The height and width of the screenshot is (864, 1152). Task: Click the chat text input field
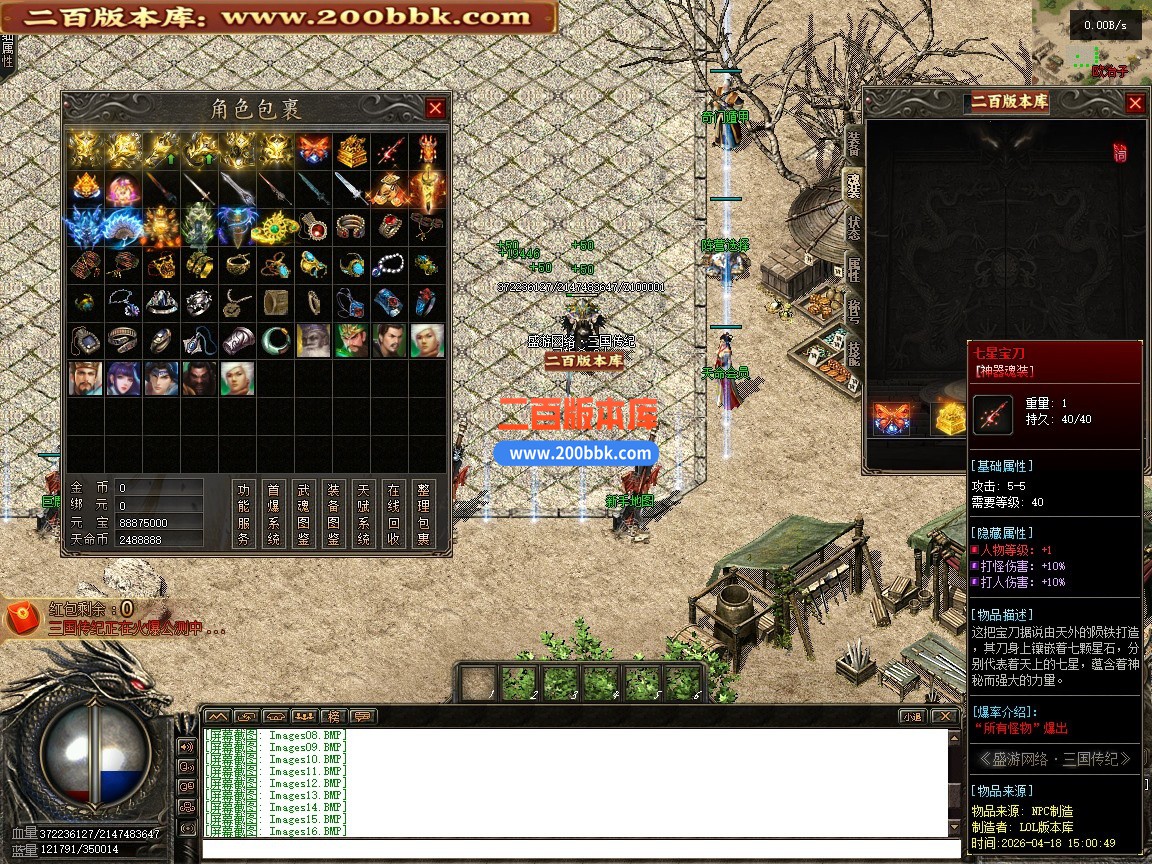[x=575, y=849]
